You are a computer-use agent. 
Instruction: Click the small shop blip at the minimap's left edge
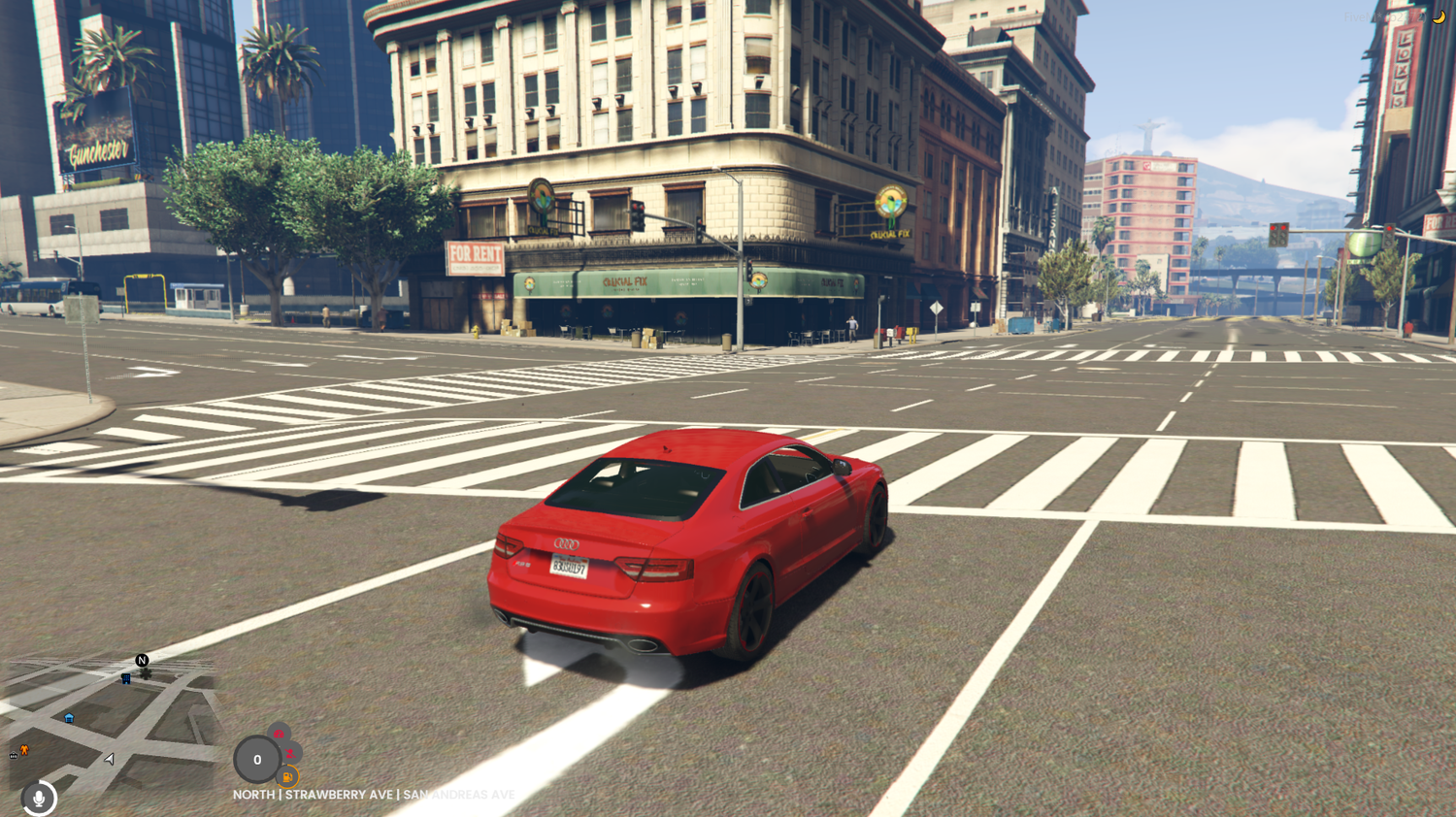pyautogui.click(x=13, y=756)
